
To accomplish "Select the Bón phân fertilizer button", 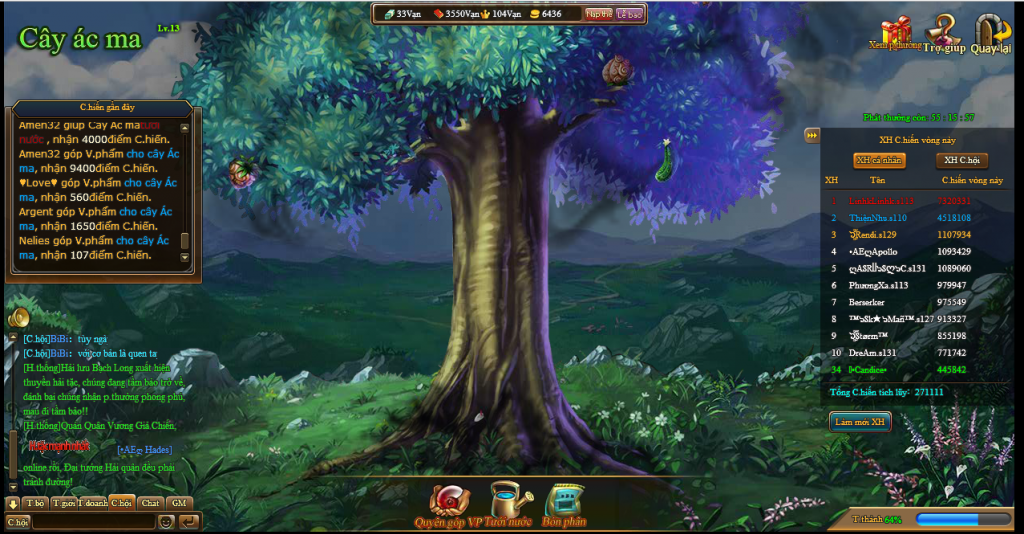I will pyautogui.click(x=564, y=503).
